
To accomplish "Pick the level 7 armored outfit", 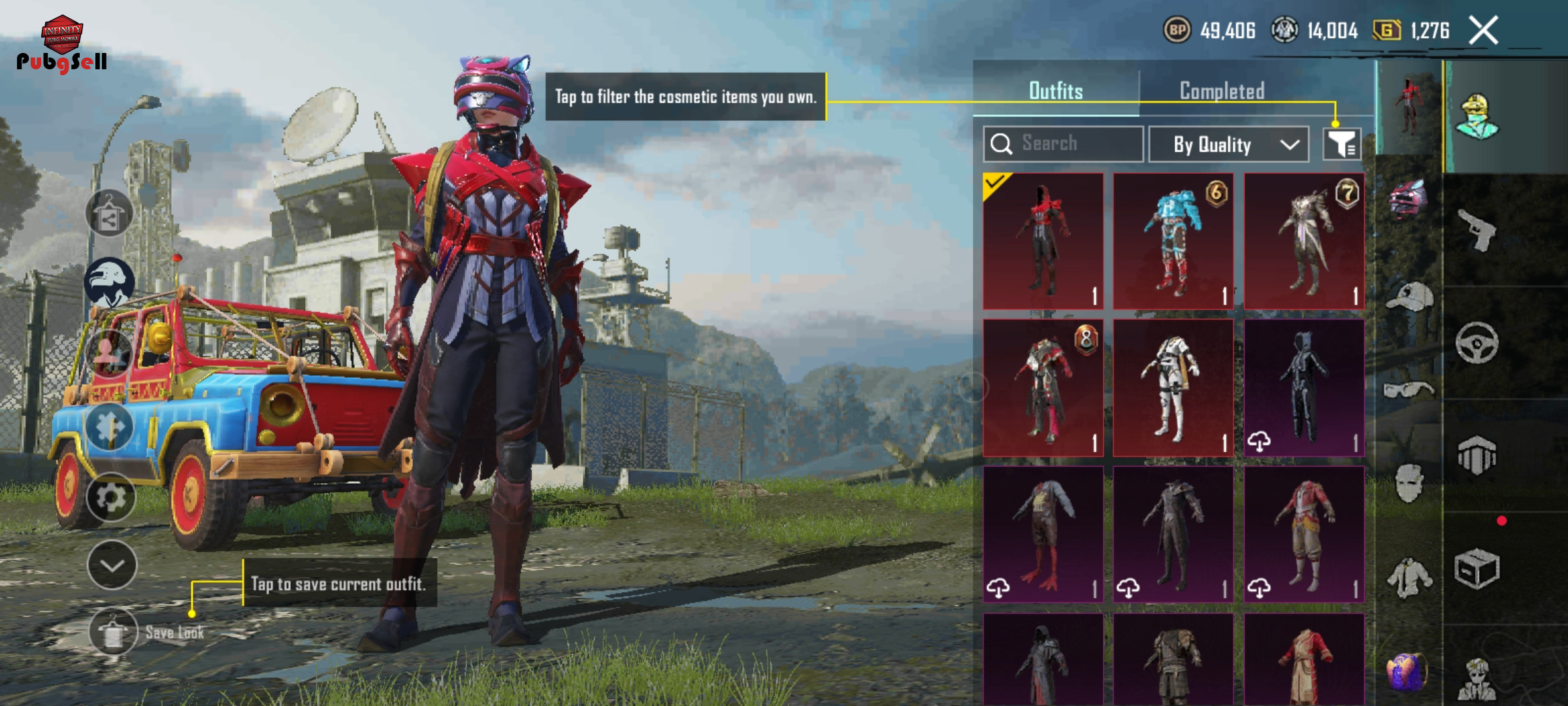I will point(1304,241).
